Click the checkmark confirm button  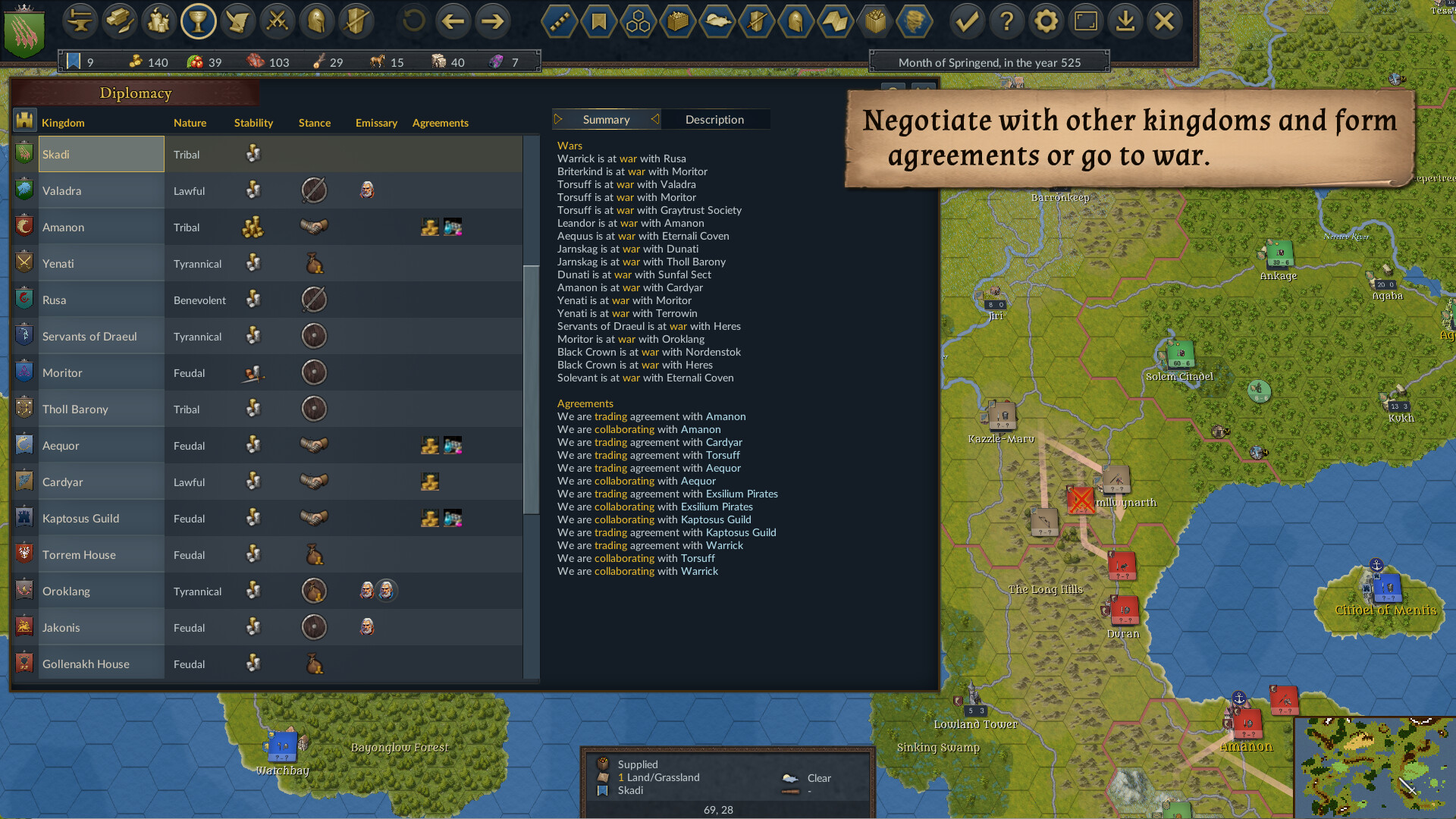coord(967,21)
